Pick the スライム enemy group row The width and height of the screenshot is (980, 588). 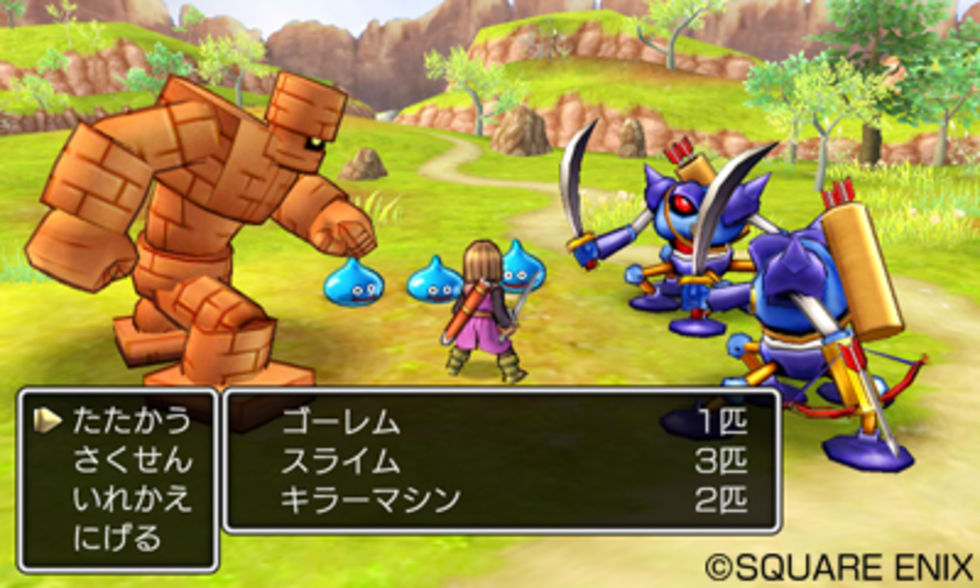[x=500, y=461]
